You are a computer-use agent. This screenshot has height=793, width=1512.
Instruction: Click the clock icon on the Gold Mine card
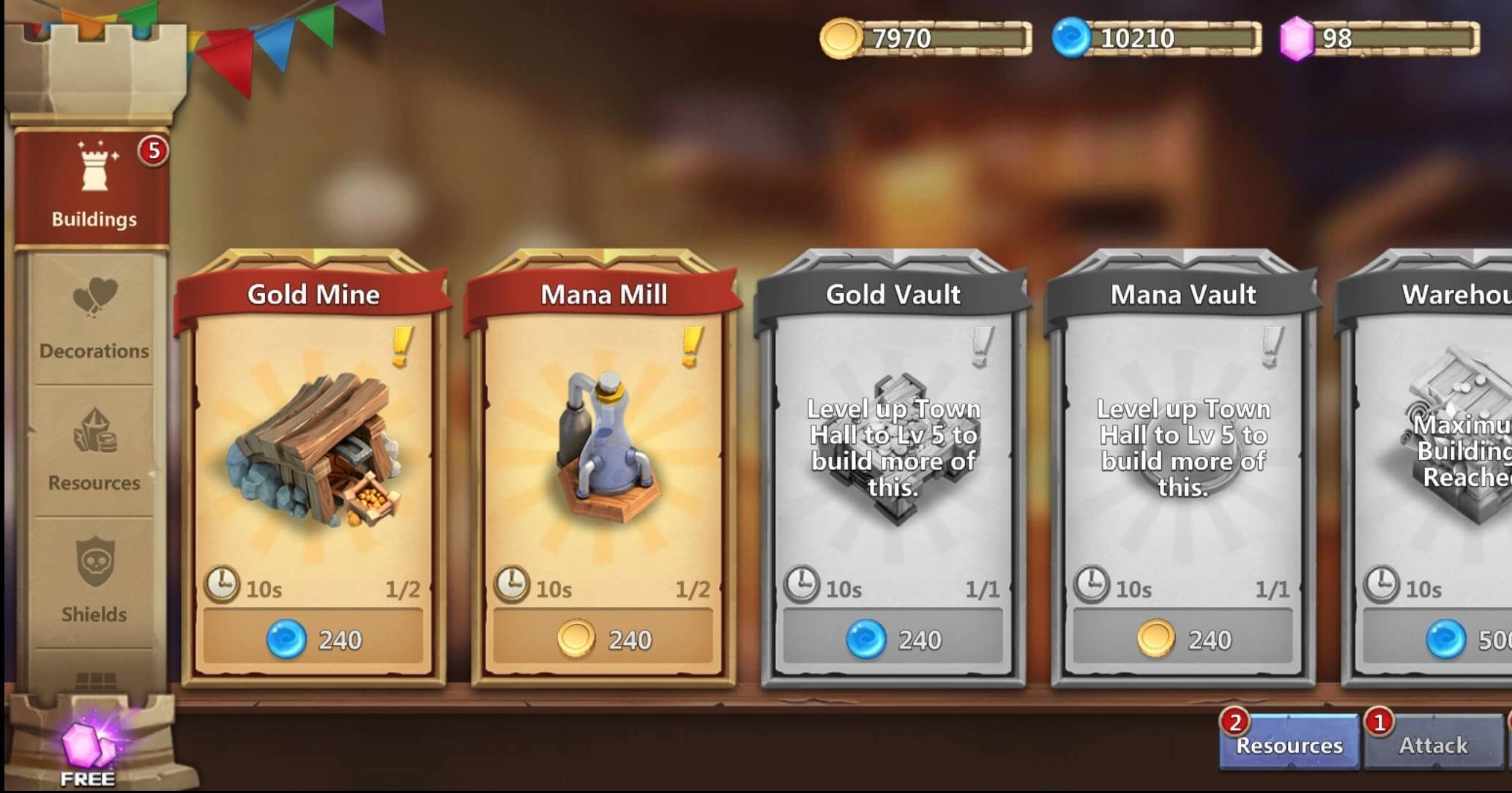222,583
